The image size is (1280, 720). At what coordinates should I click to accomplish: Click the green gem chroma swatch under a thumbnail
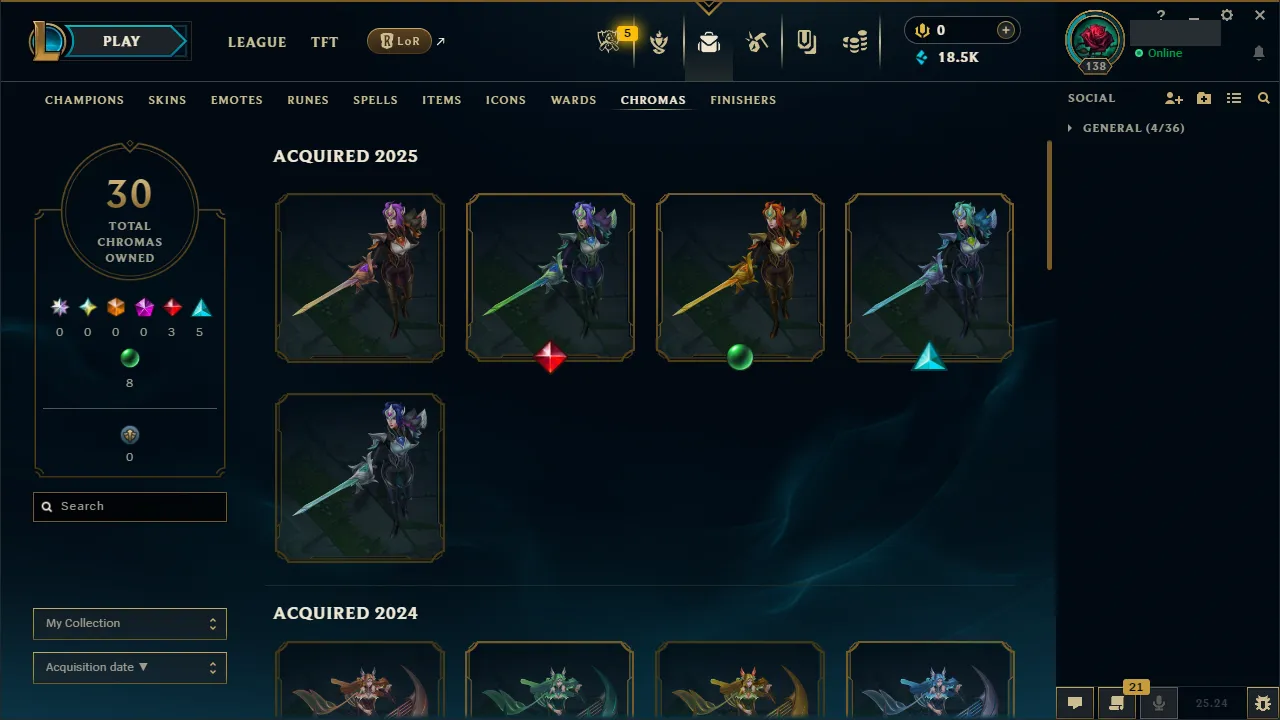pos(740,358)
